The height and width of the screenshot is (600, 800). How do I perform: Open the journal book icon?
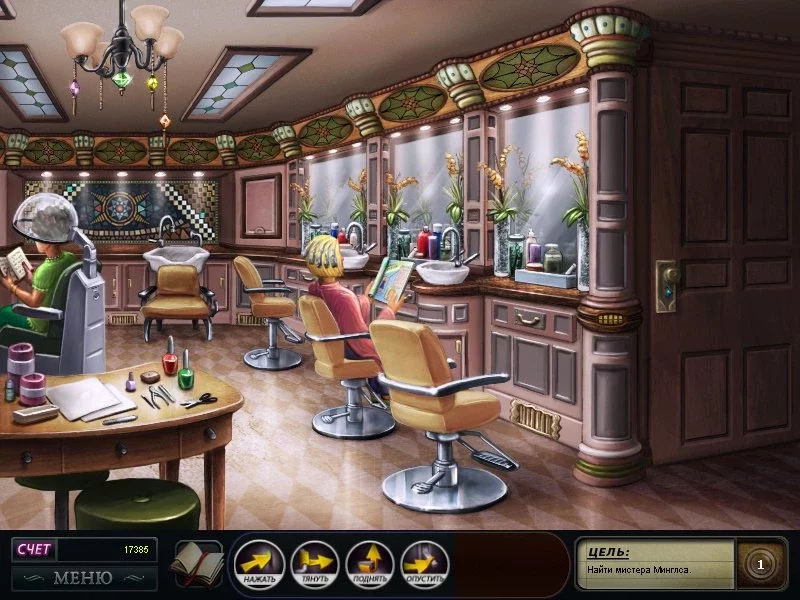[196, 564]
